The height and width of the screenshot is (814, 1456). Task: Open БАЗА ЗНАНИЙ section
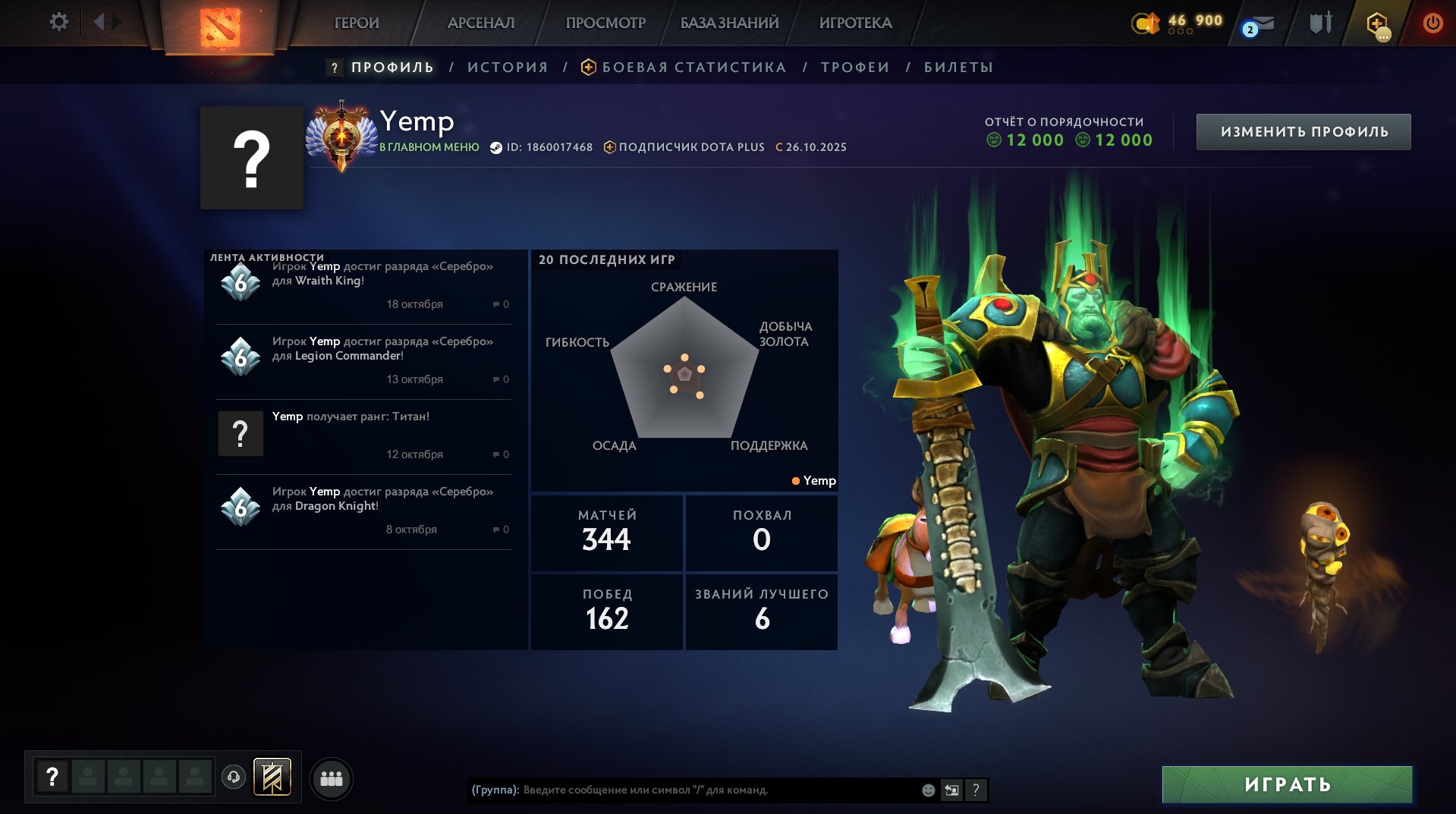click(729, 23)
